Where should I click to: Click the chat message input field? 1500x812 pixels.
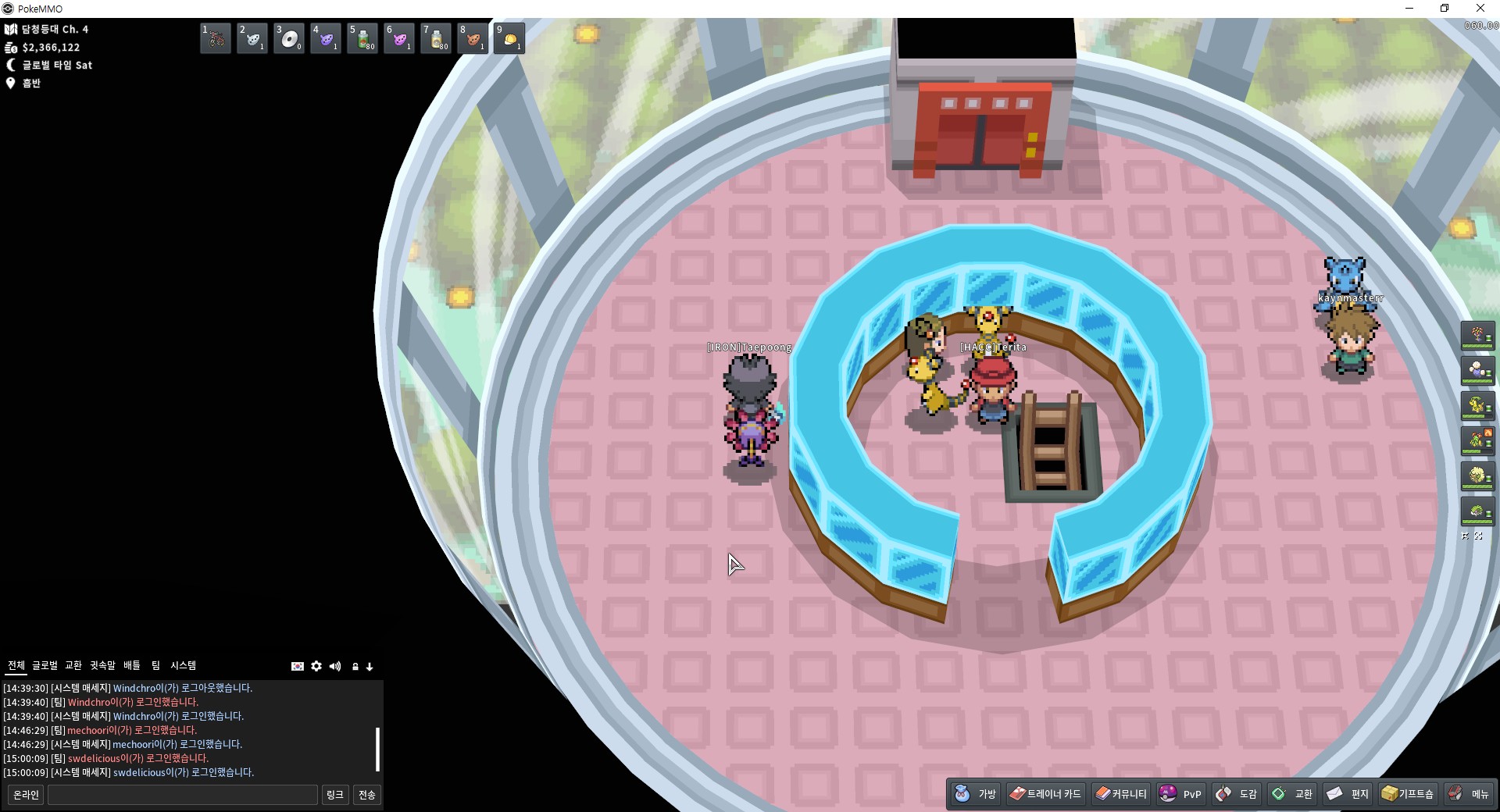pyautogui.click(x=183, y=795)
